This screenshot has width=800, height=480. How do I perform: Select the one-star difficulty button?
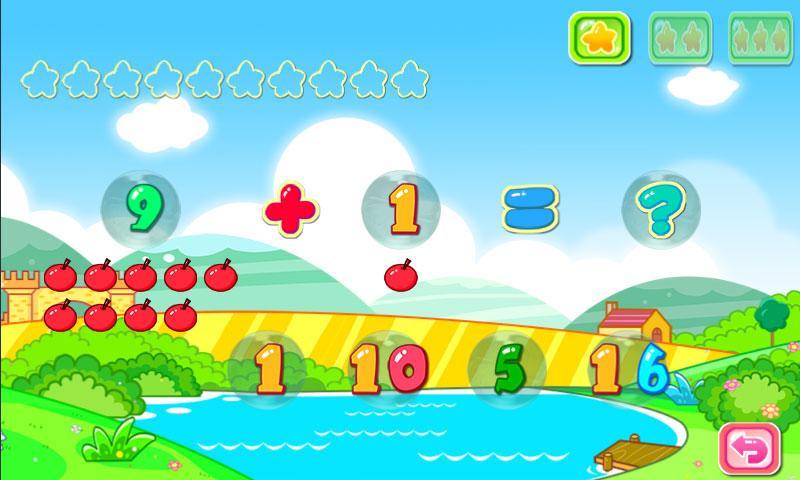point(599,38)
